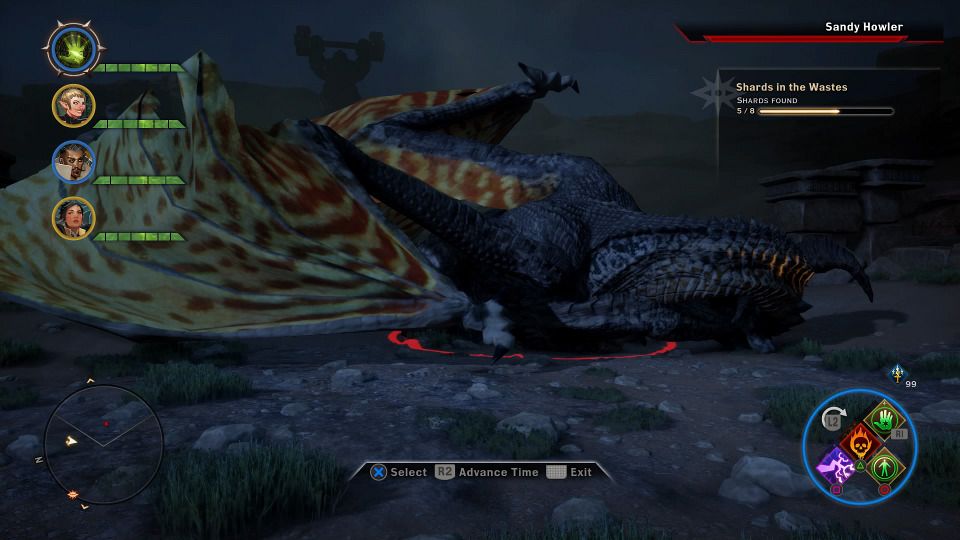Cast the purple lightning spell
Image resolution: width=960 pixels, height=540 pixels.
(x=835, y=465)
